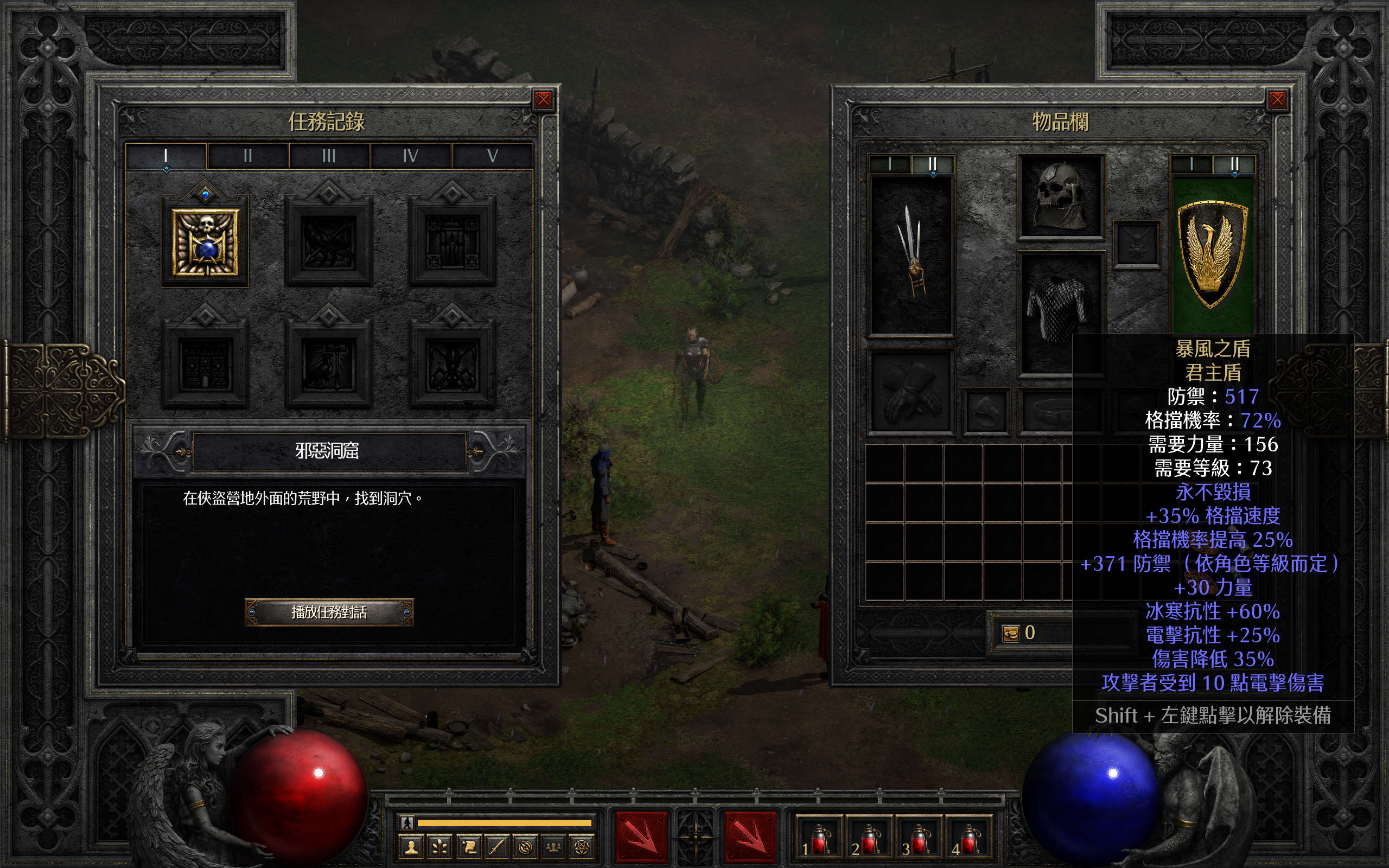Image resolution: width=1389 pixels, height=868 pixels.
Task: Open the pentagram game menu button
Action: (x=581, y=847)
